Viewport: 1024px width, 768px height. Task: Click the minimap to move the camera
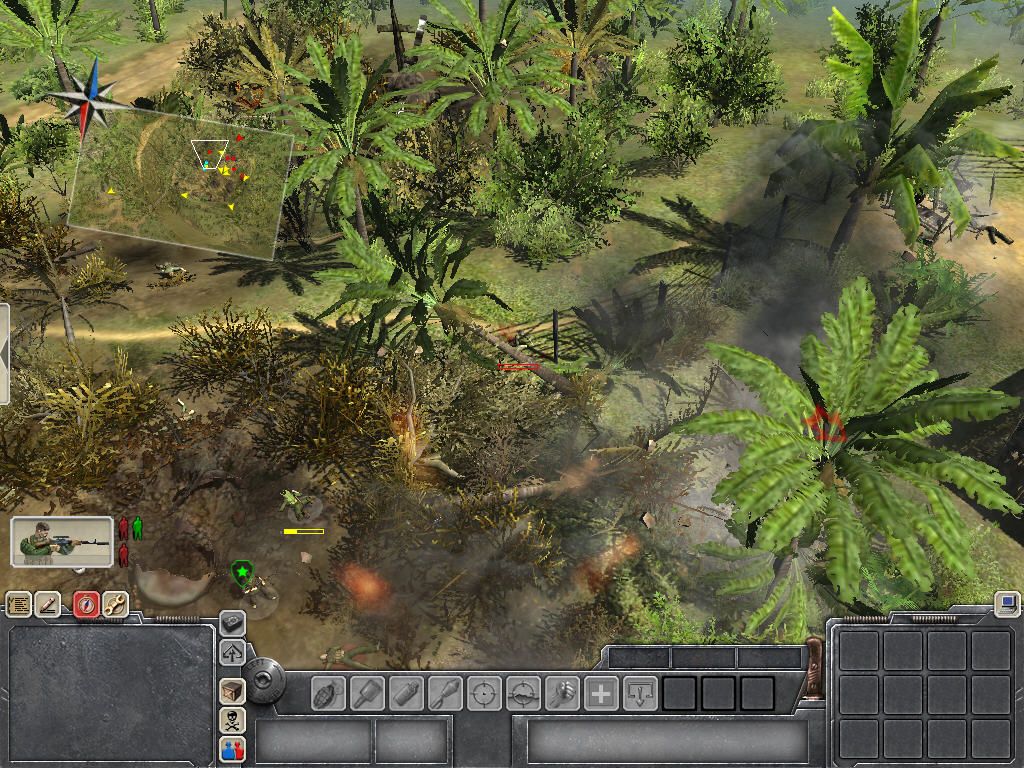180,185
